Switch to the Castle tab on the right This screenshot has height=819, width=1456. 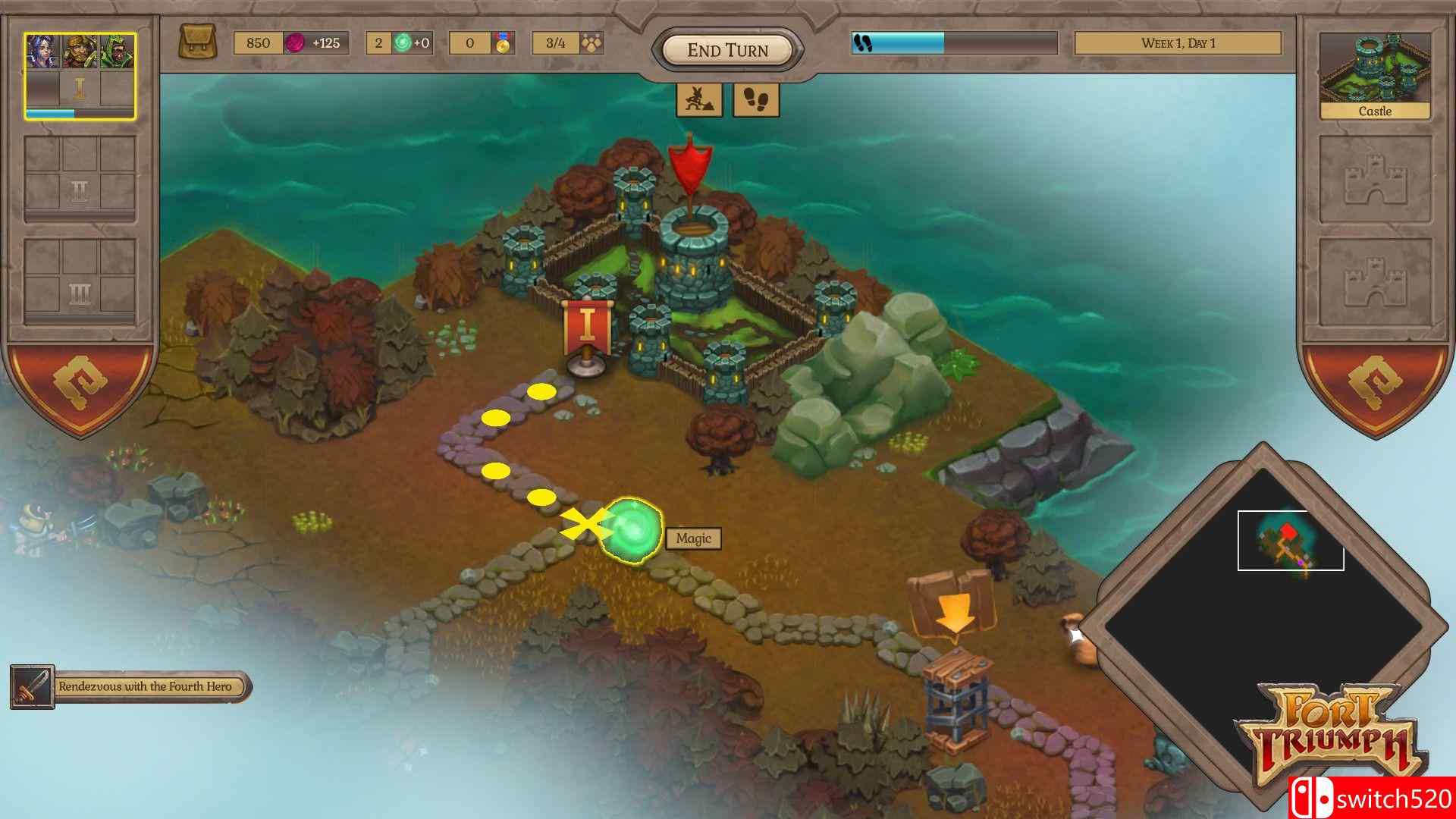[x=1373, y=111]
